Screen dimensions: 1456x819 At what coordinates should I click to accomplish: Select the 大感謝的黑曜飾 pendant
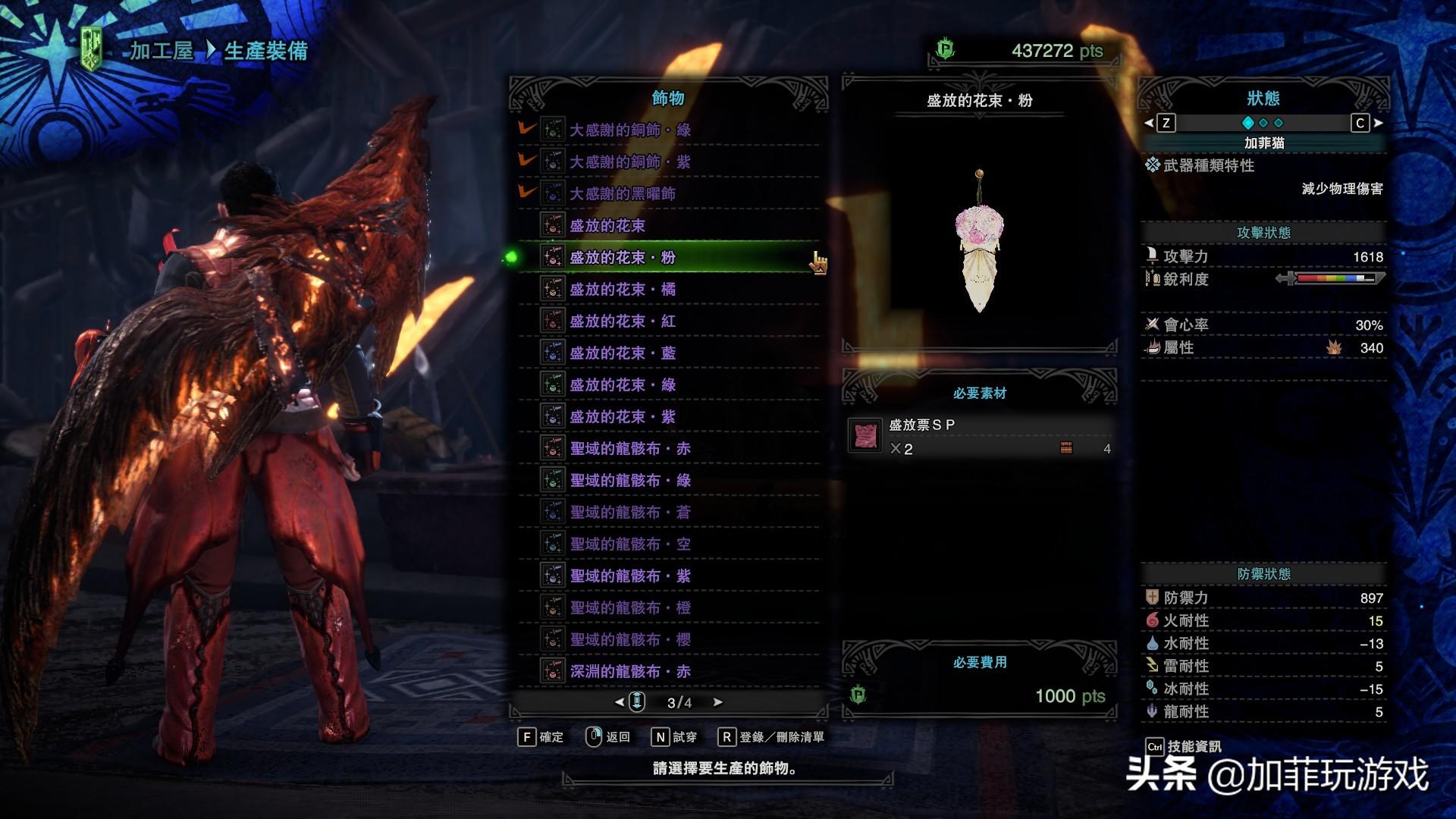point(622,193)
